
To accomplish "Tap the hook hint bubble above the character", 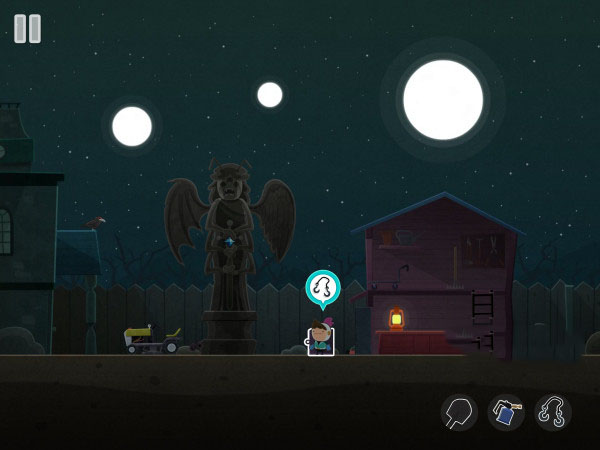I will click(322, 288).
